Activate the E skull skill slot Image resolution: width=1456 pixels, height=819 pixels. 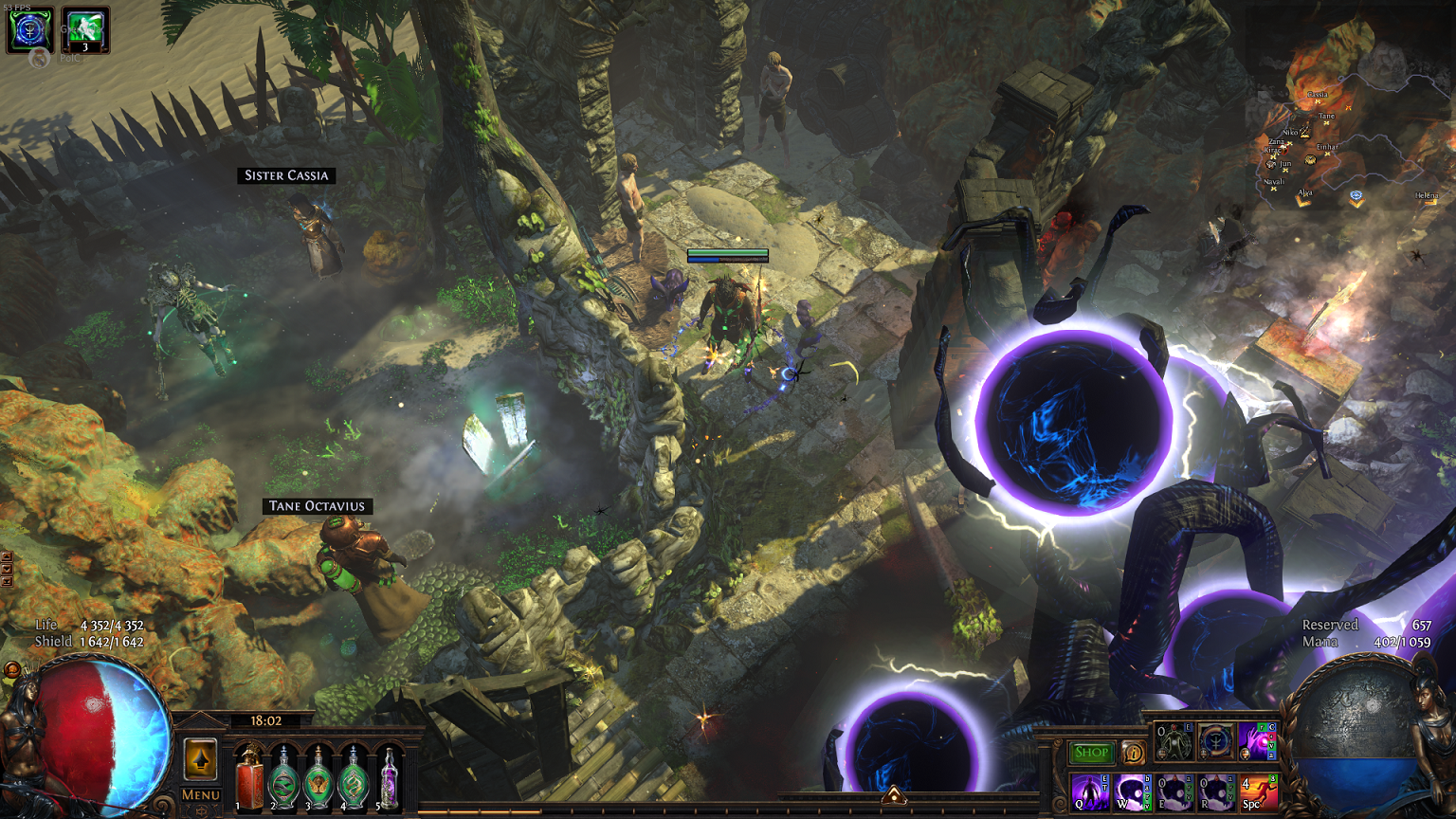click(1174, 791)
